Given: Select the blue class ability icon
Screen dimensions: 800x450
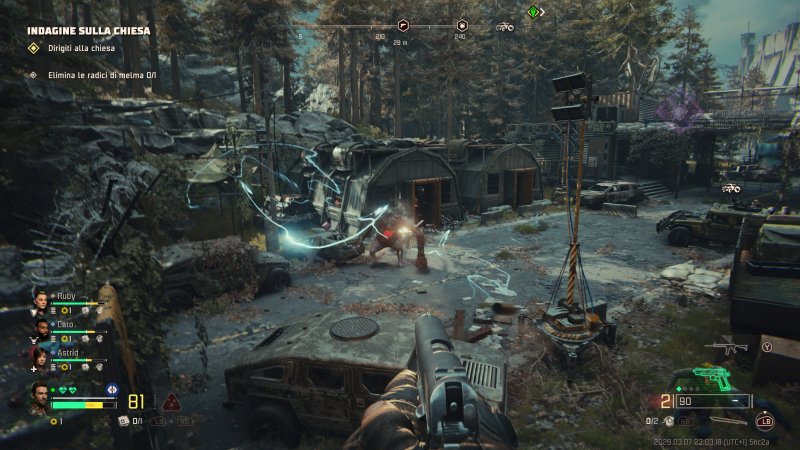Looking at the screenshot, I should click(111, 389).
